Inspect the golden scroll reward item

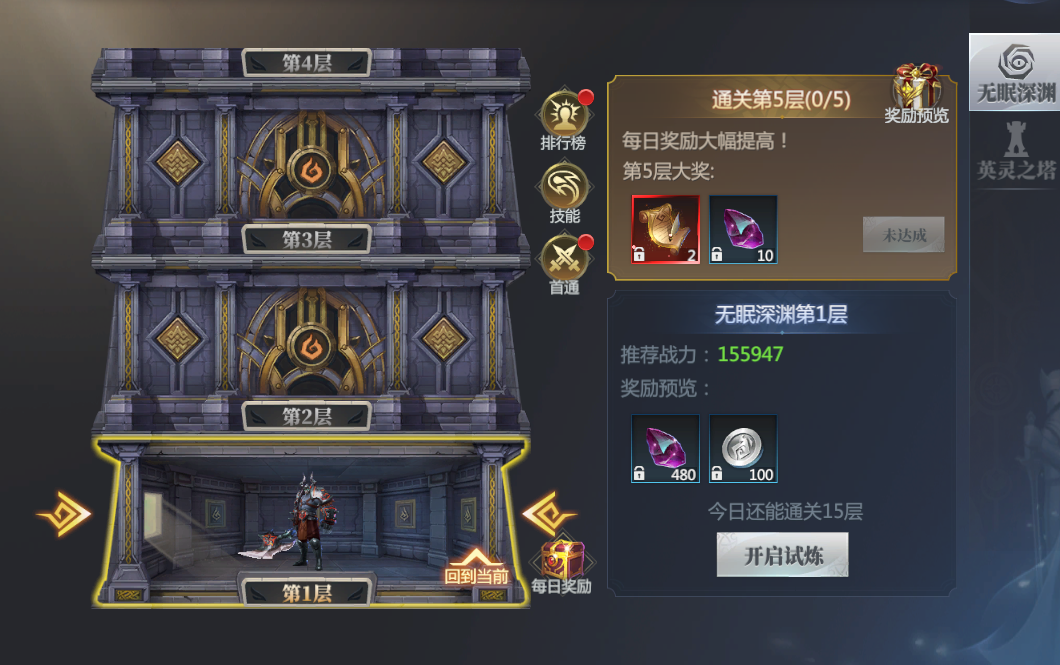point(665,229)
